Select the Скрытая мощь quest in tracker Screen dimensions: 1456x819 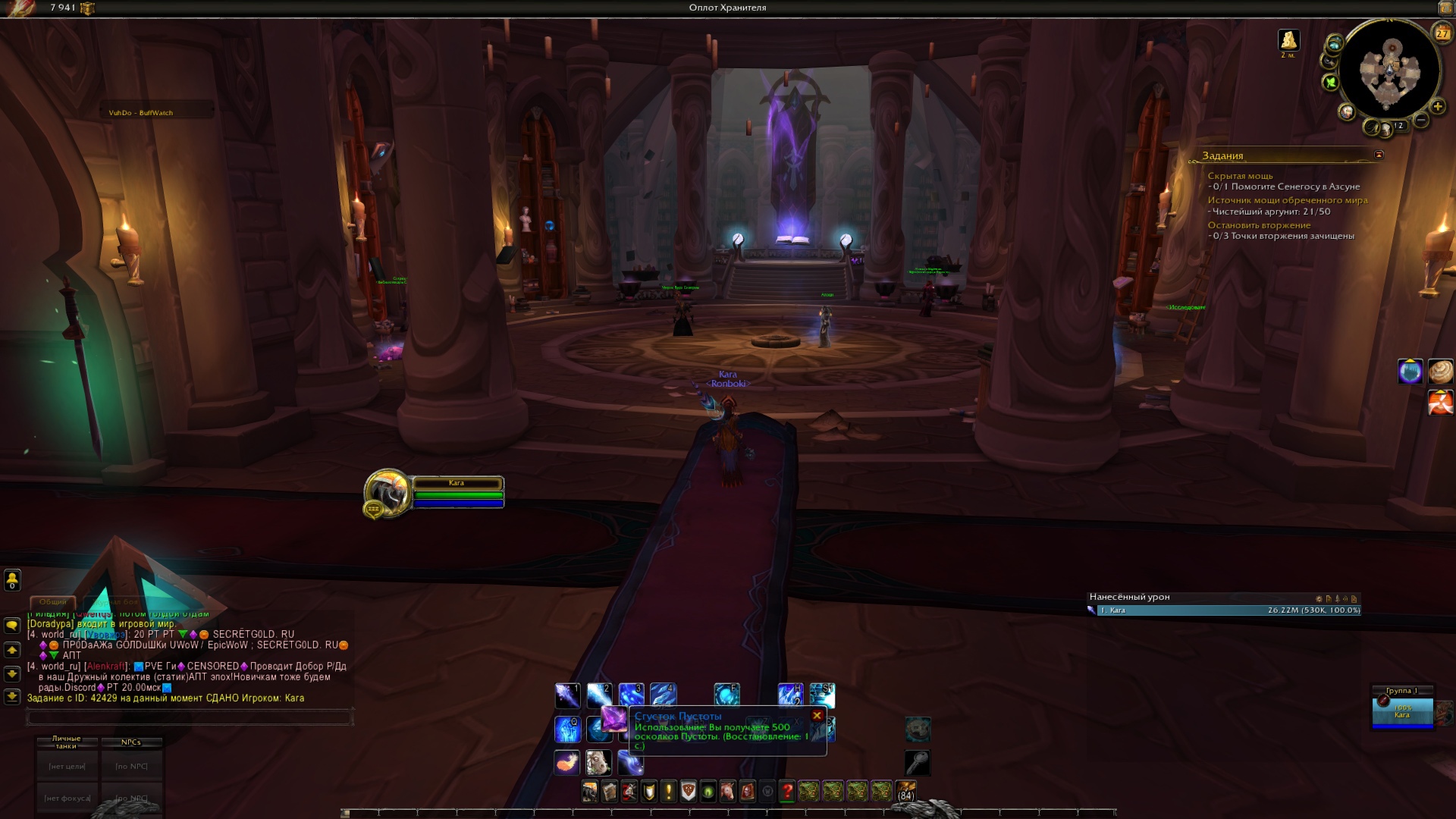[x=1240, y=176]
